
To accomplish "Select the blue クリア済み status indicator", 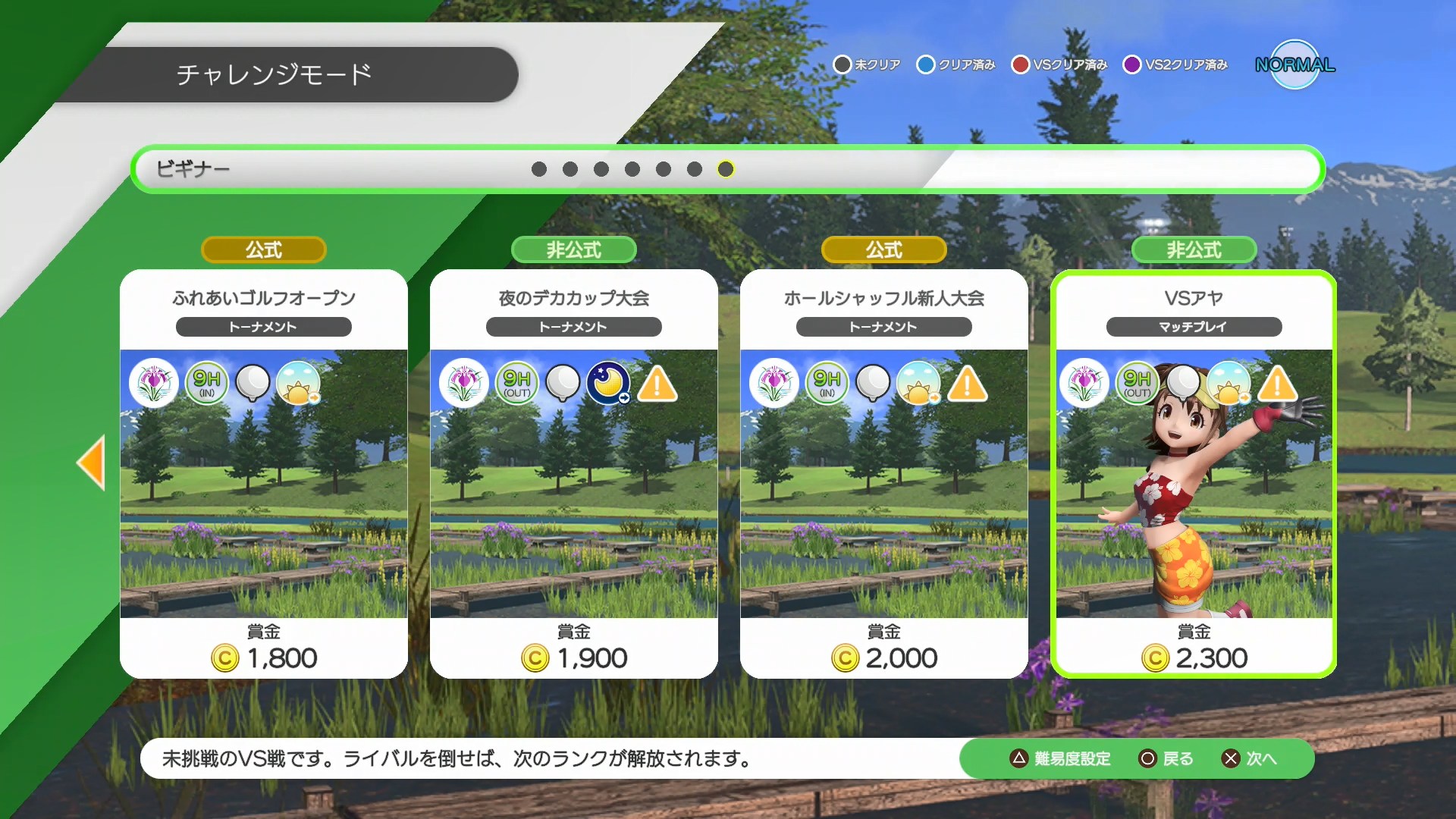I will (x=925, y=64).
